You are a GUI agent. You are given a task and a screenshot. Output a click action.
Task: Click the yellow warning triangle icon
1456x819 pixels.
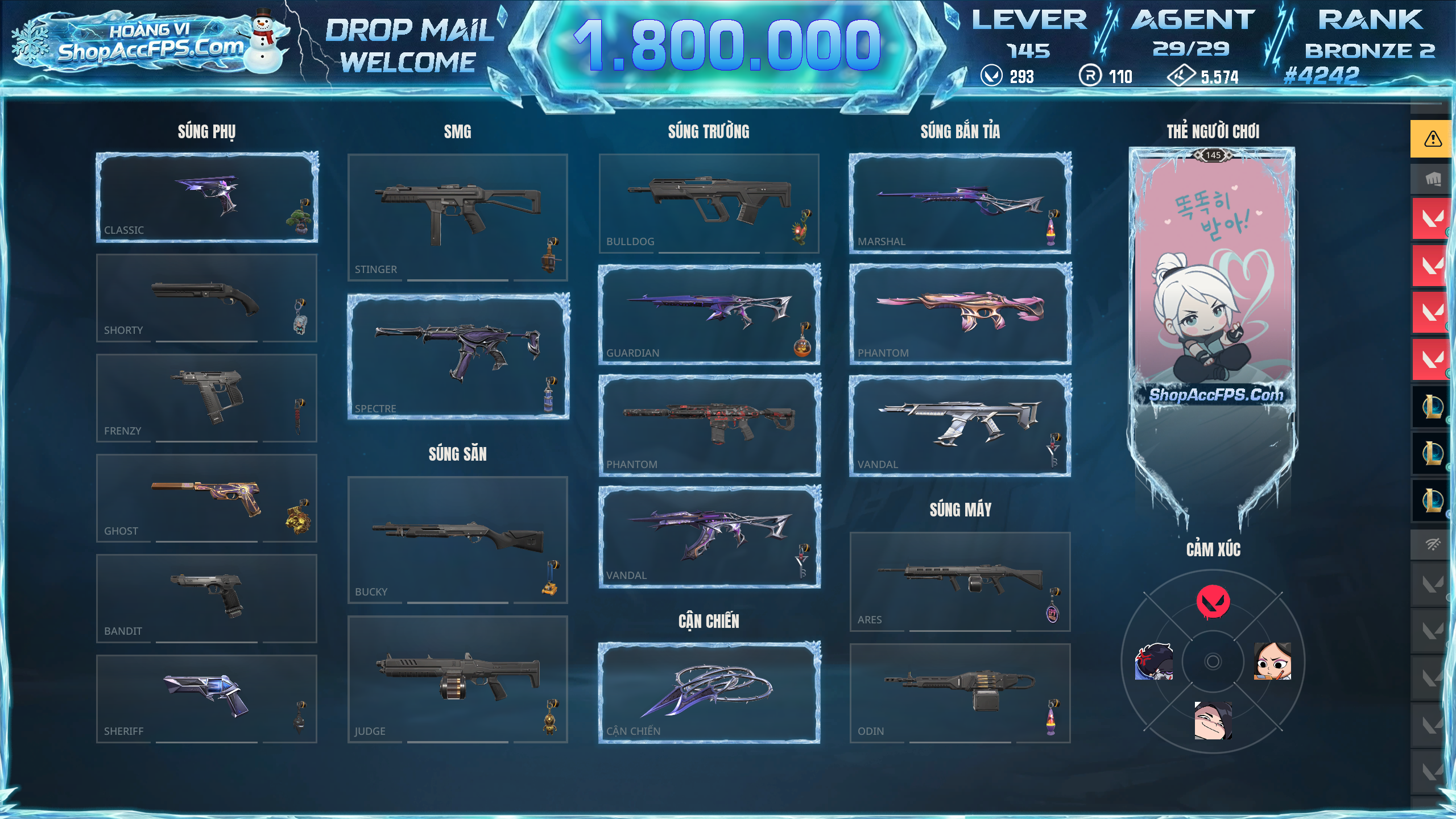(1432, 139)
